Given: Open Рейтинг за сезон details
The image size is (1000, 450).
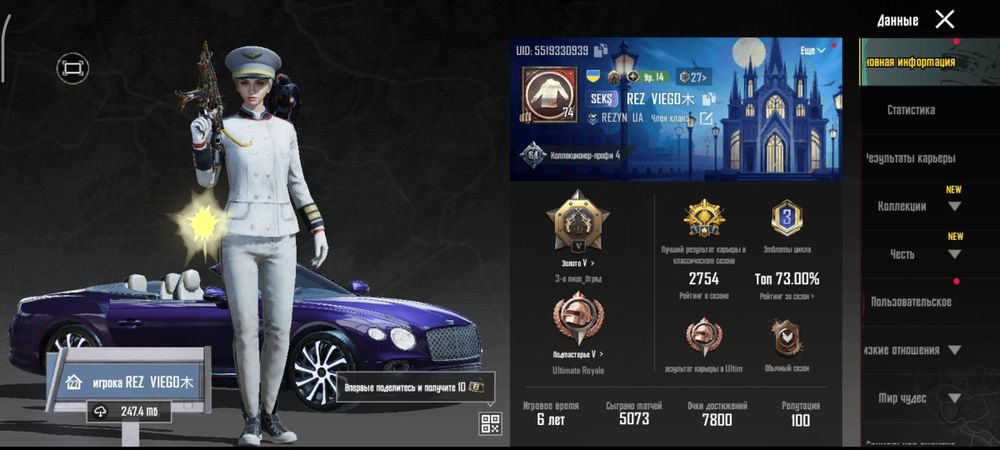Looking at the screenshot, I should point(788,297).
